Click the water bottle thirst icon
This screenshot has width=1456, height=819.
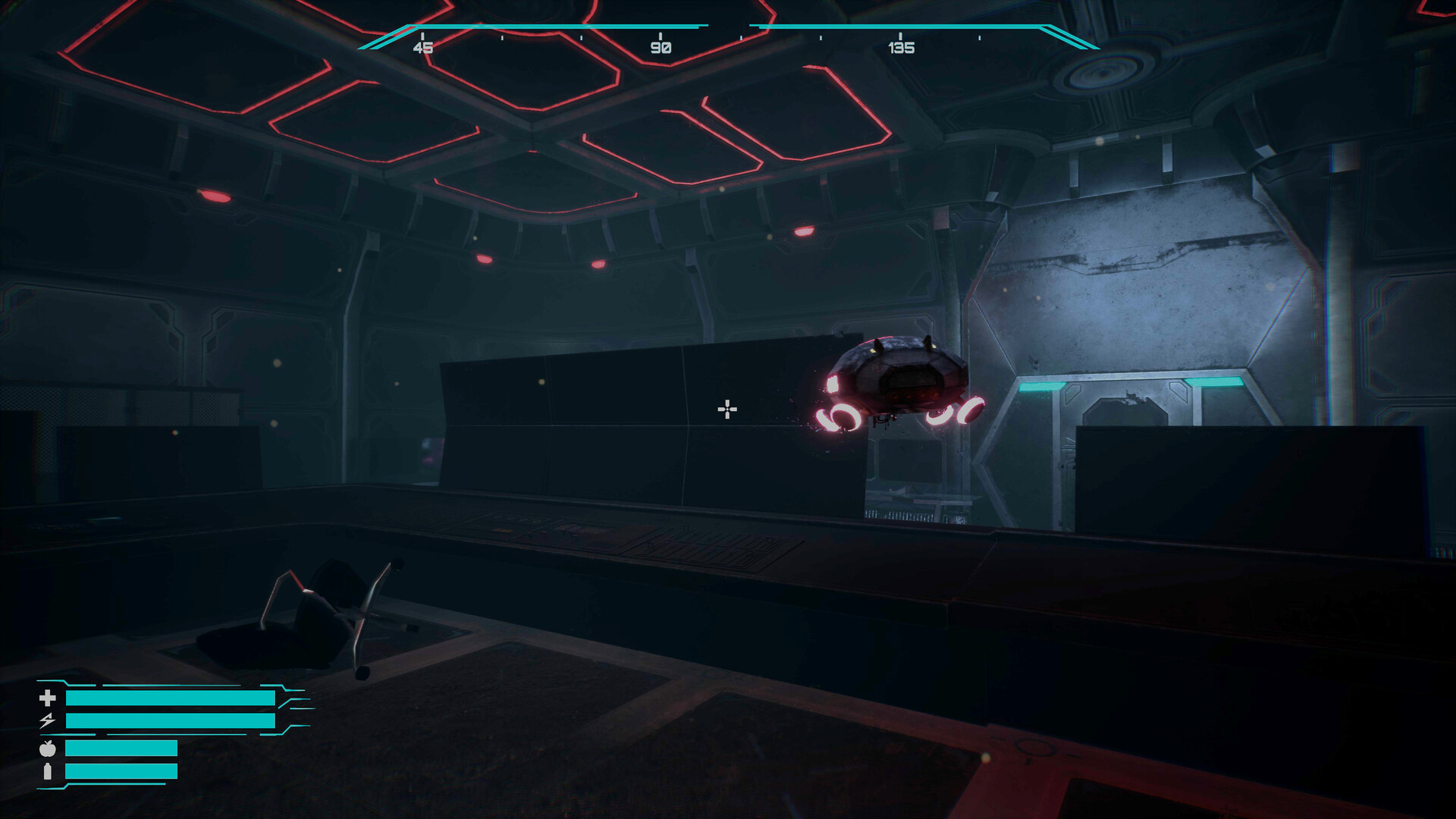(x=47, y=771)
